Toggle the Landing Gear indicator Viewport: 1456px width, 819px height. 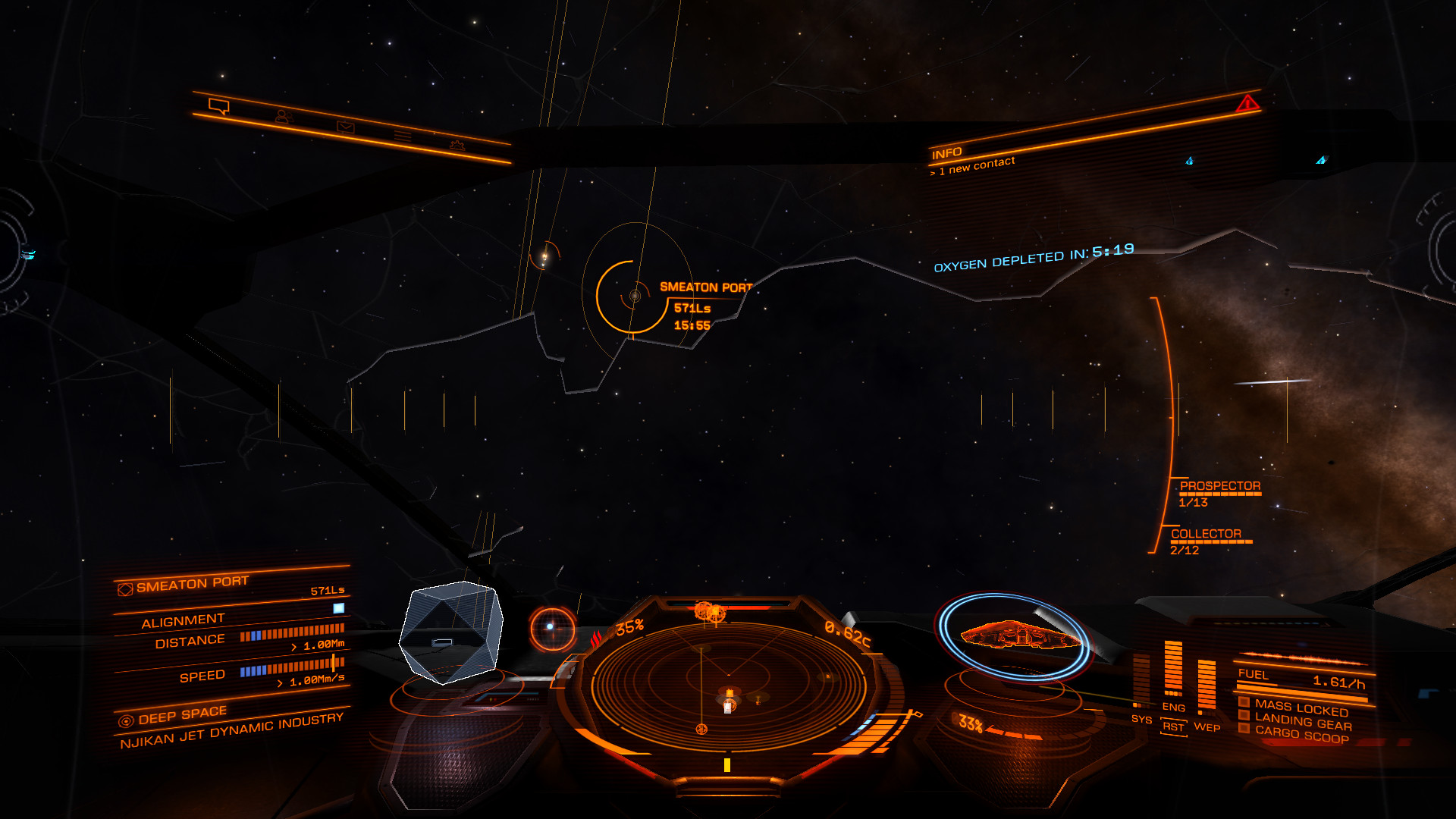pyautogui.click(x=1302, y=723)
